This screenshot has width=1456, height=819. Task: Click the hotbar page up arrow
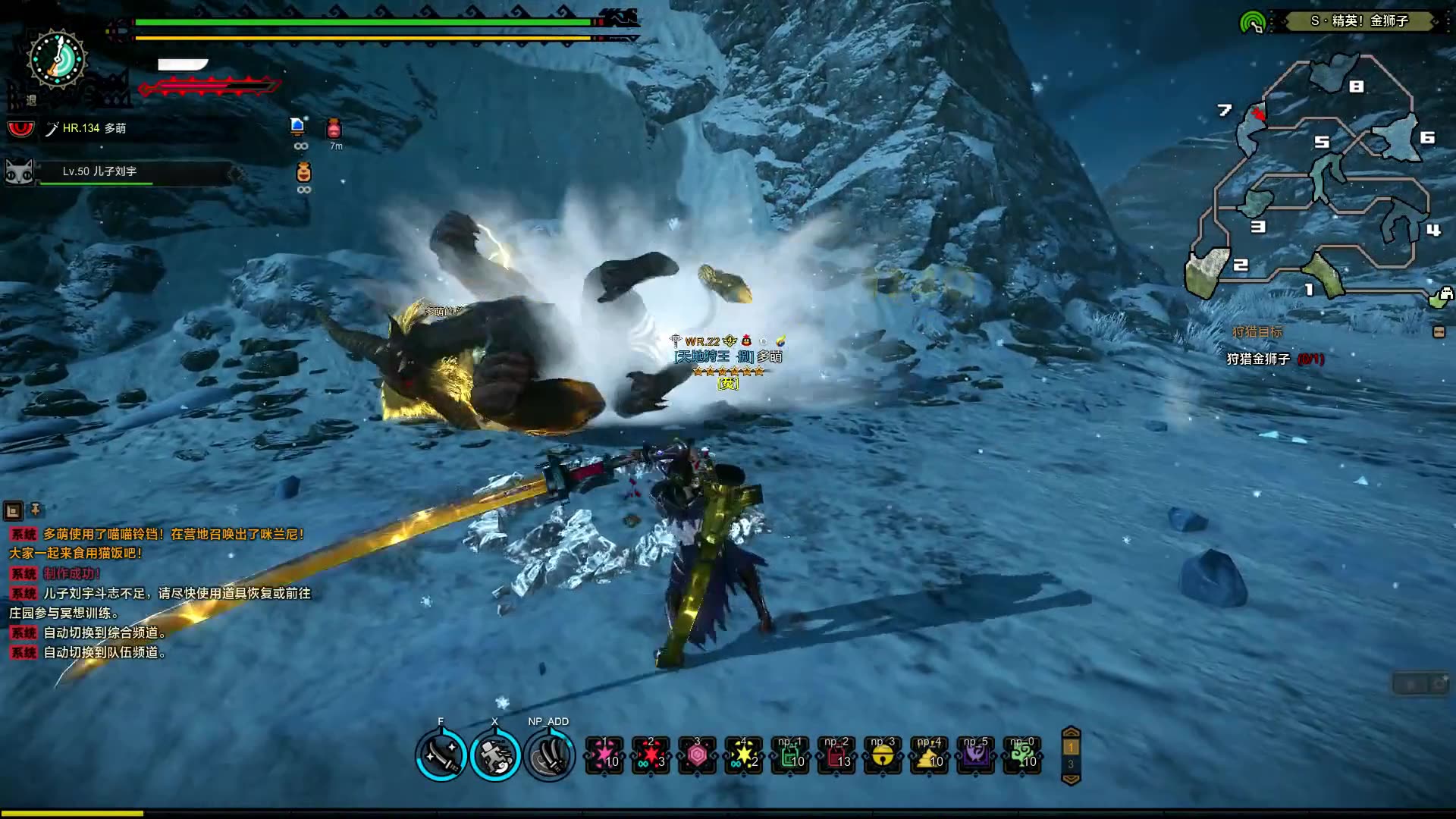(x=1071, y=733)
